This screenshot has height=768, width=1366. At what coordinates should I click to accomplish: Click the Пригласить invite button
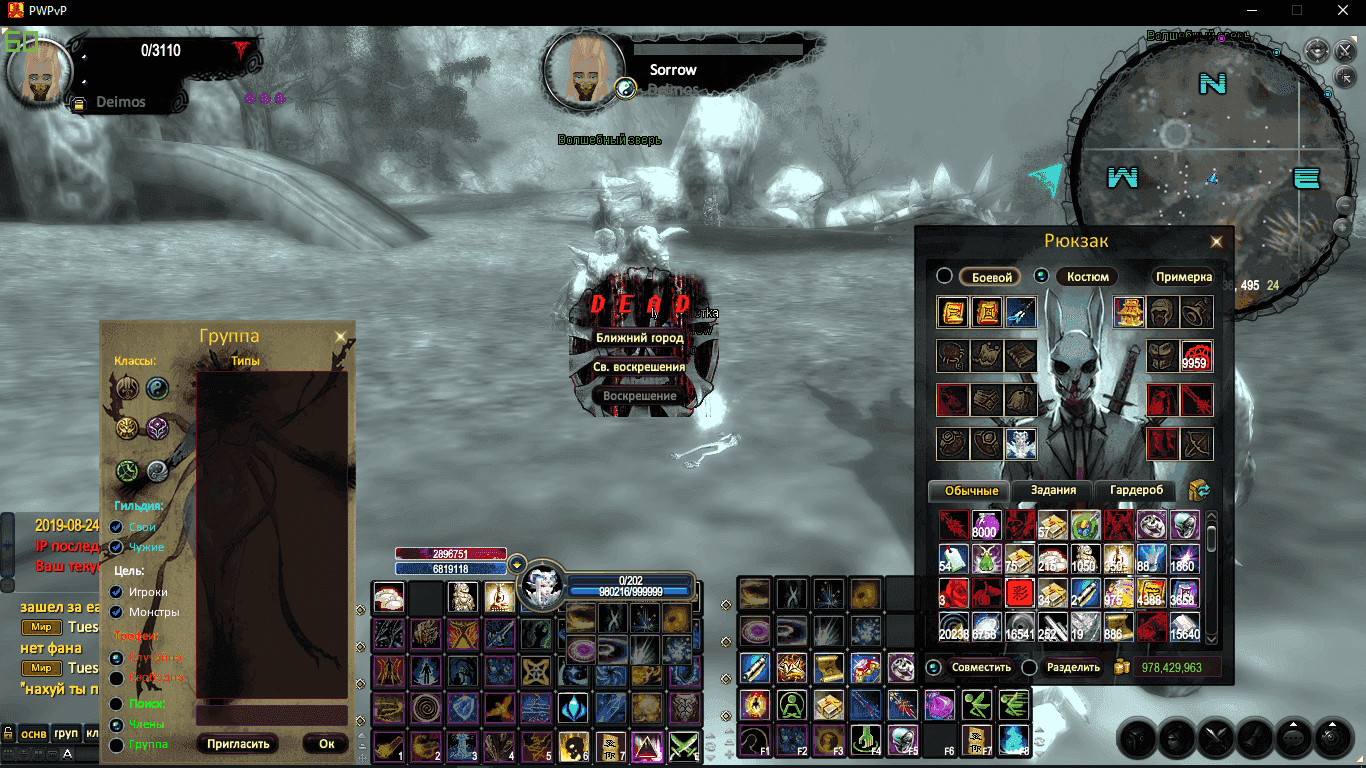tap(238, 744)
